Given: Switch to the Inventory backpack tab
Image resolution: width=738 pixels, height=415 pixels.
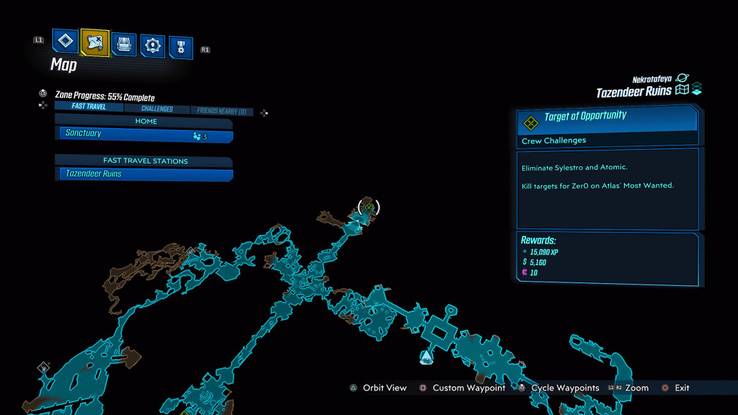Looking at the screenshot, I should point(123,44).
